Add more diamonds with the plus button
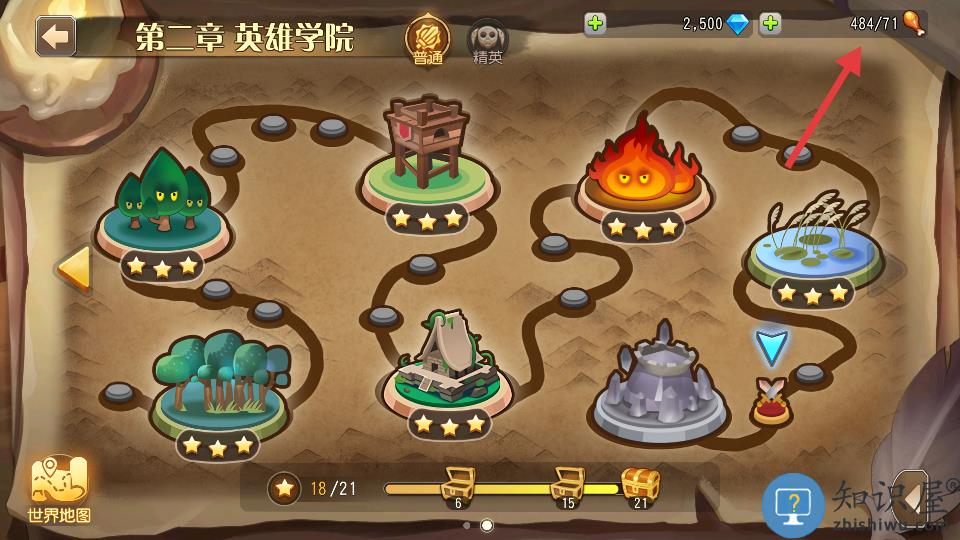The image size is (960, 540). [x=595, y=24]
